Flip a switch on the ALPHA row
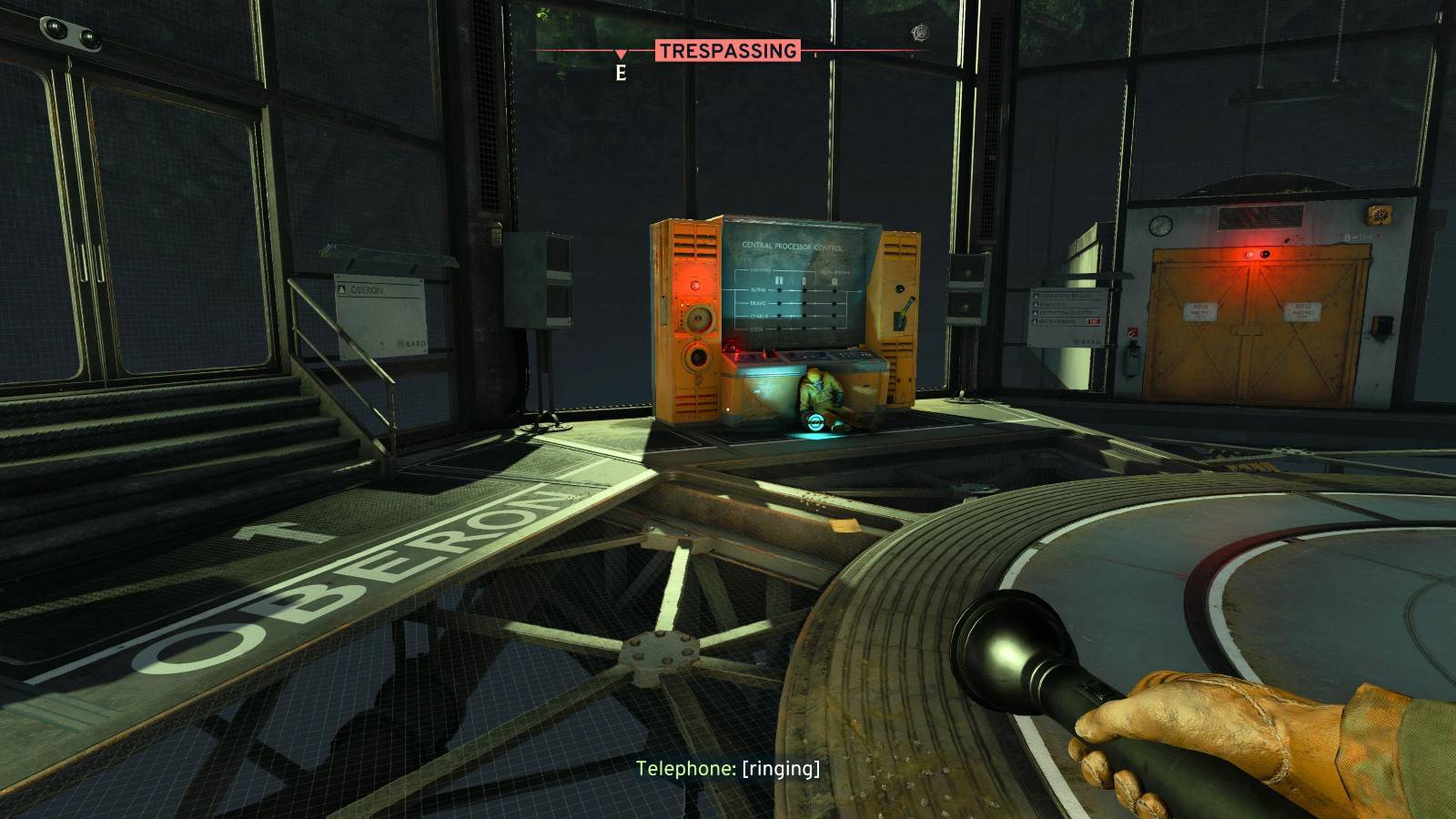The height and width of the screenshot is (819, 1456). click(x=779, y=291)
